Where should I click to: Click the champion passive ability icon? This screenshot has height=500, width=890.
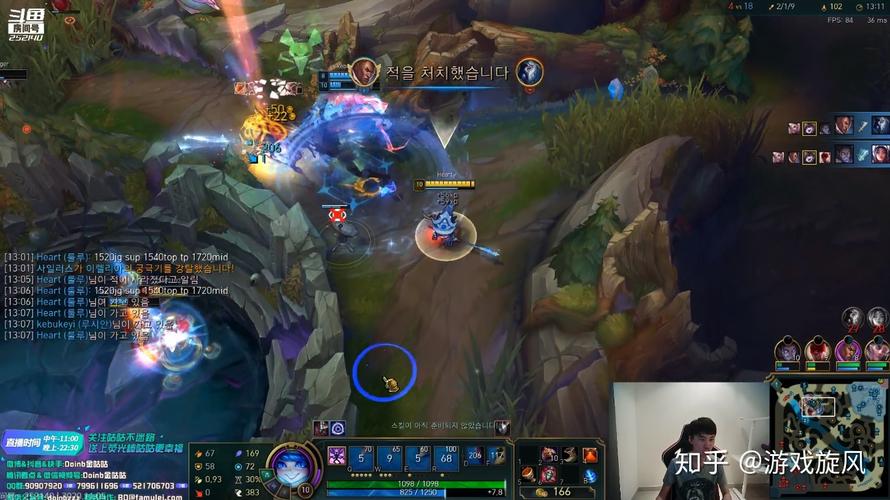pos(336,455)
